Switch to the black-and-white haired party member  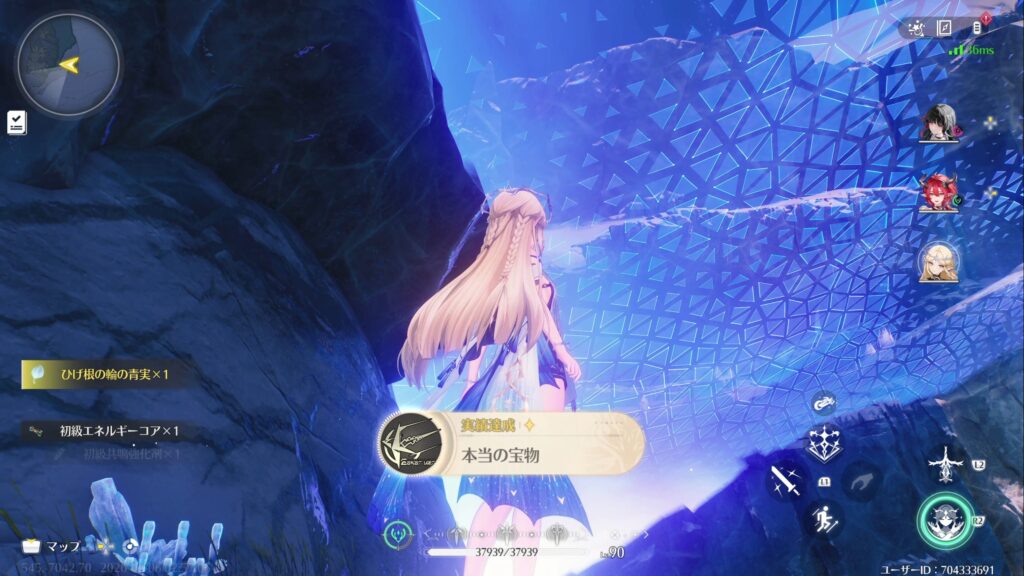pos(939,123)
